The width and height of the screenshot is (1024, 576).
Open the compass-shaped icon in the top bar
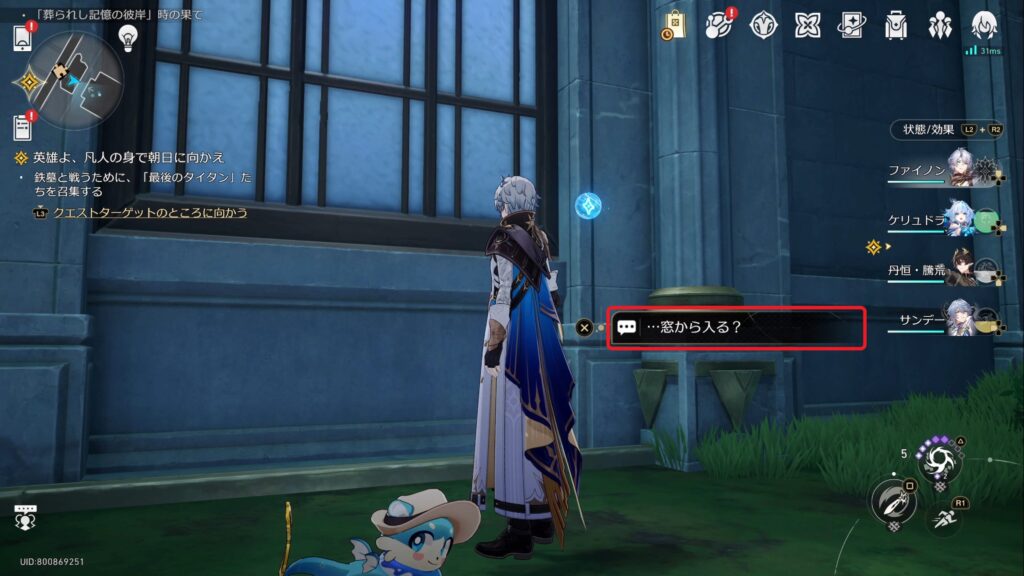[764, 26]
